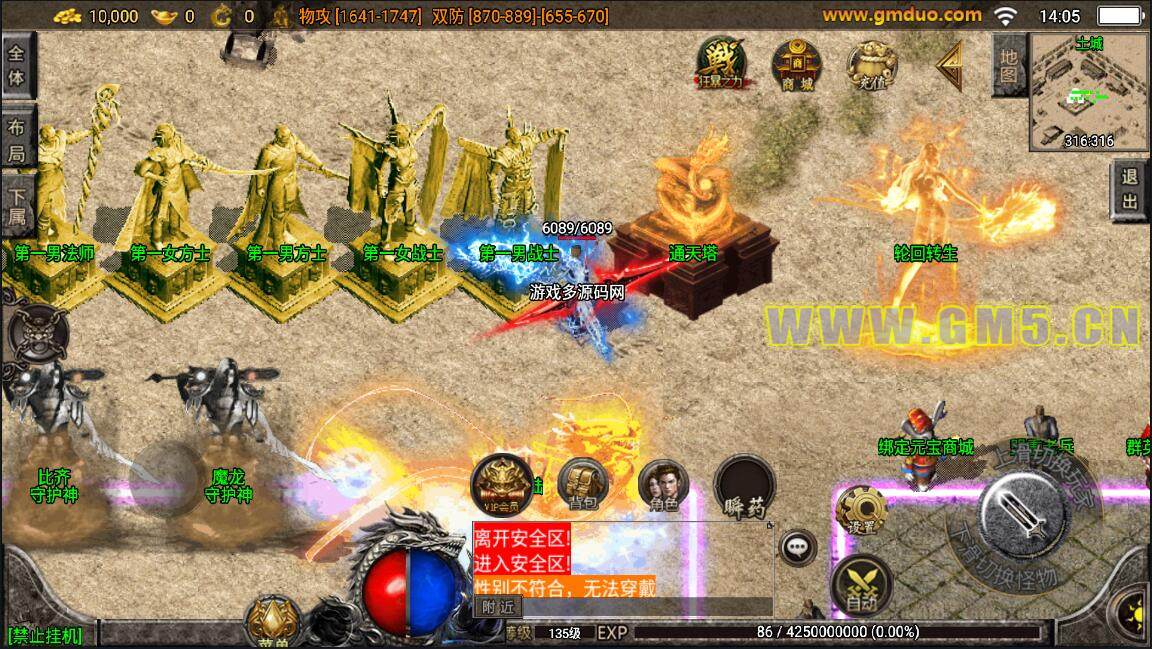Toggle the 自动 auto-combat button
Viewport: 1152px width, 649px height.
click(861, 583)
